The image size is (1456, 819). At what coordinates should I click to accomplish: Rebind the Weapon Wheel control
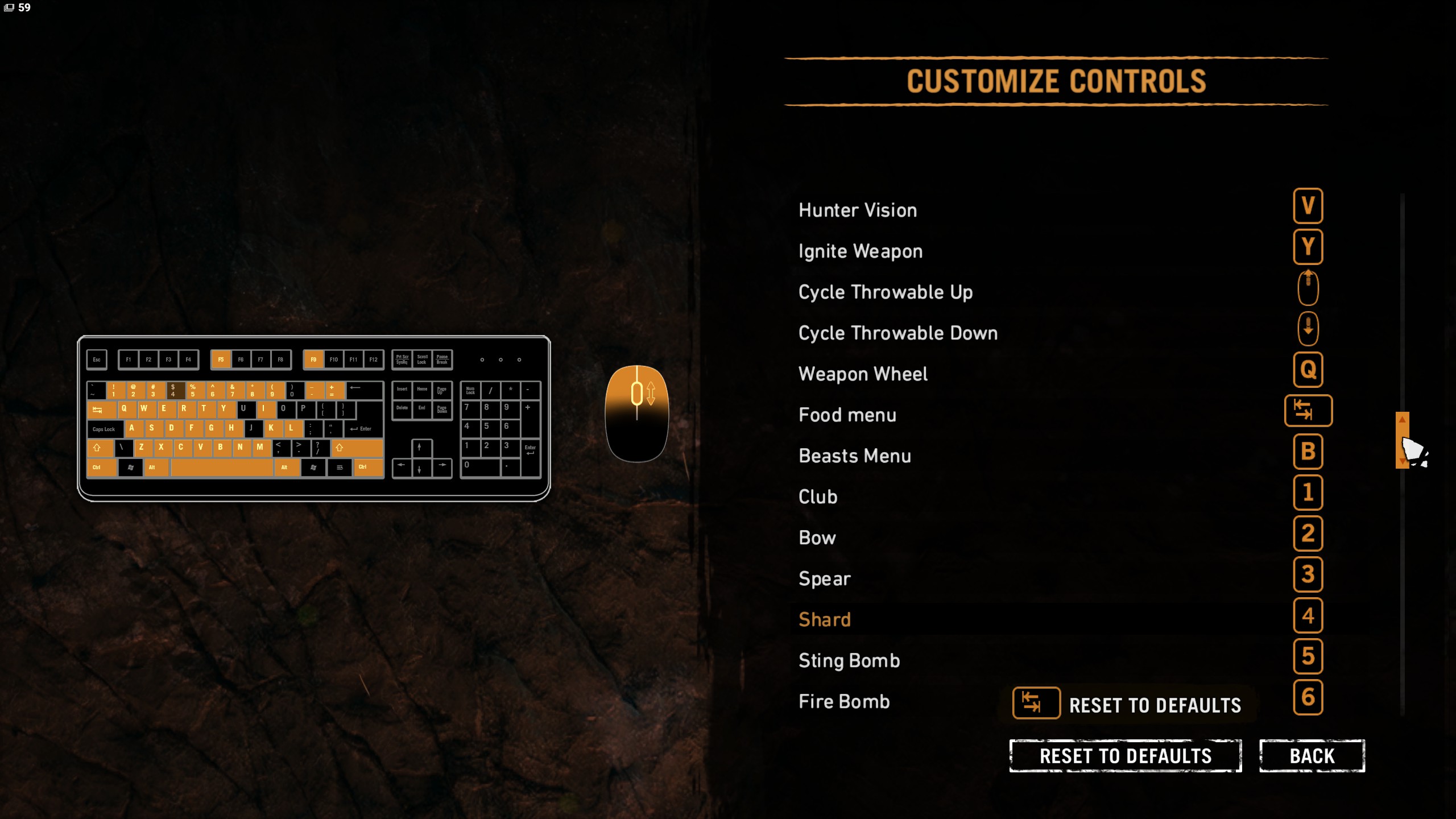pos(1308,370)
